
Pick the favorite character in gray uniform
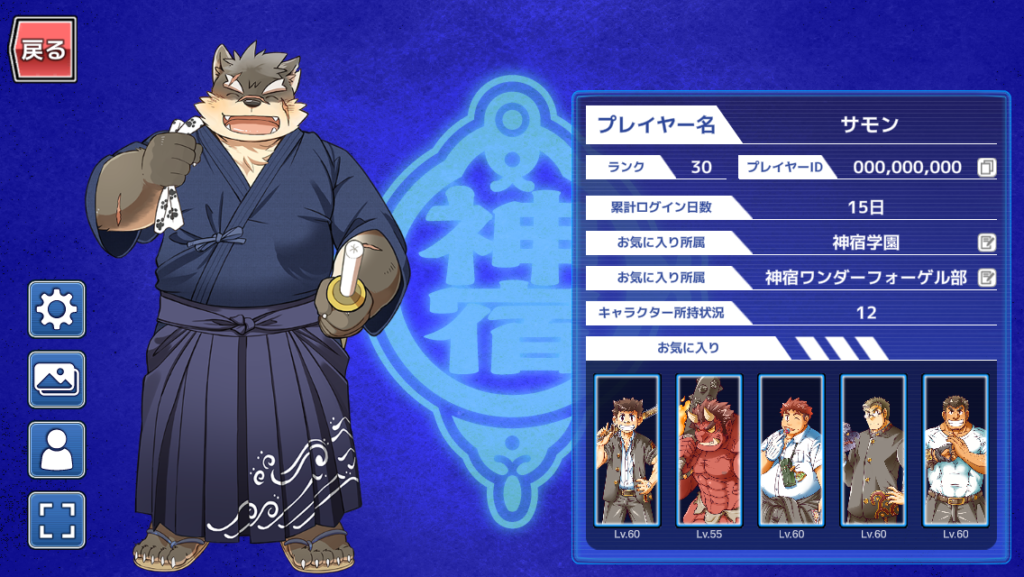(873, 450)
